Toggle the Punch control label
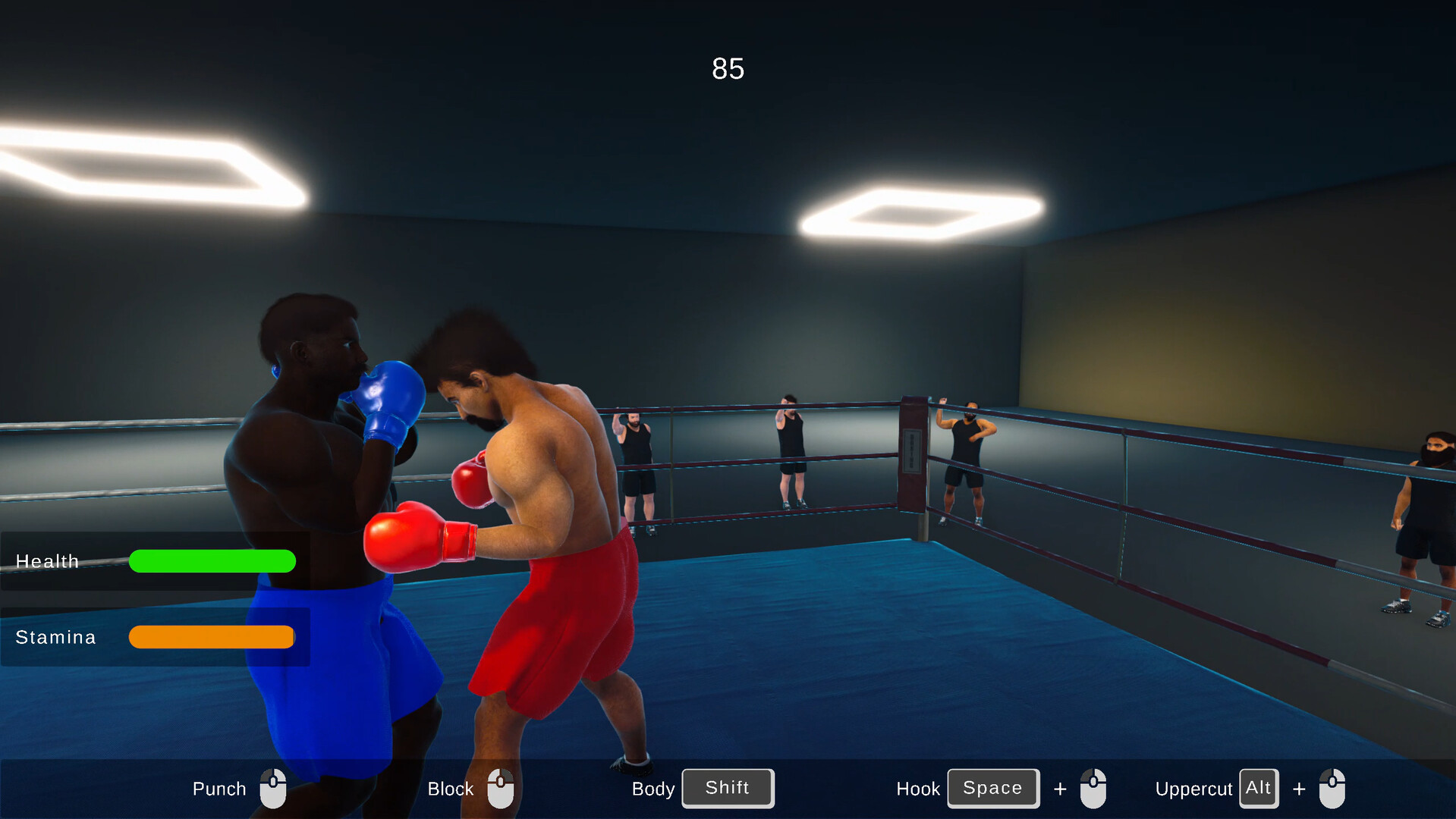 pos(219,789)
